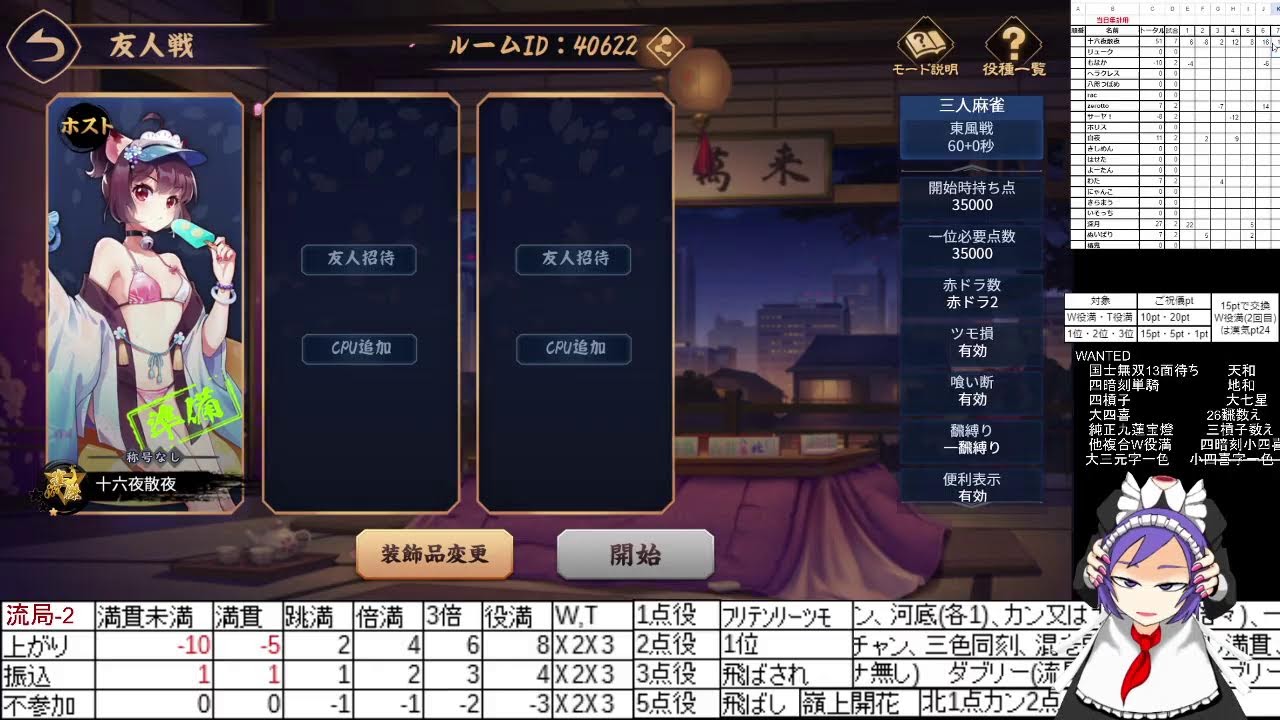Switch to 東風戦 game length

pyautogui.click(x=971, y=130)
